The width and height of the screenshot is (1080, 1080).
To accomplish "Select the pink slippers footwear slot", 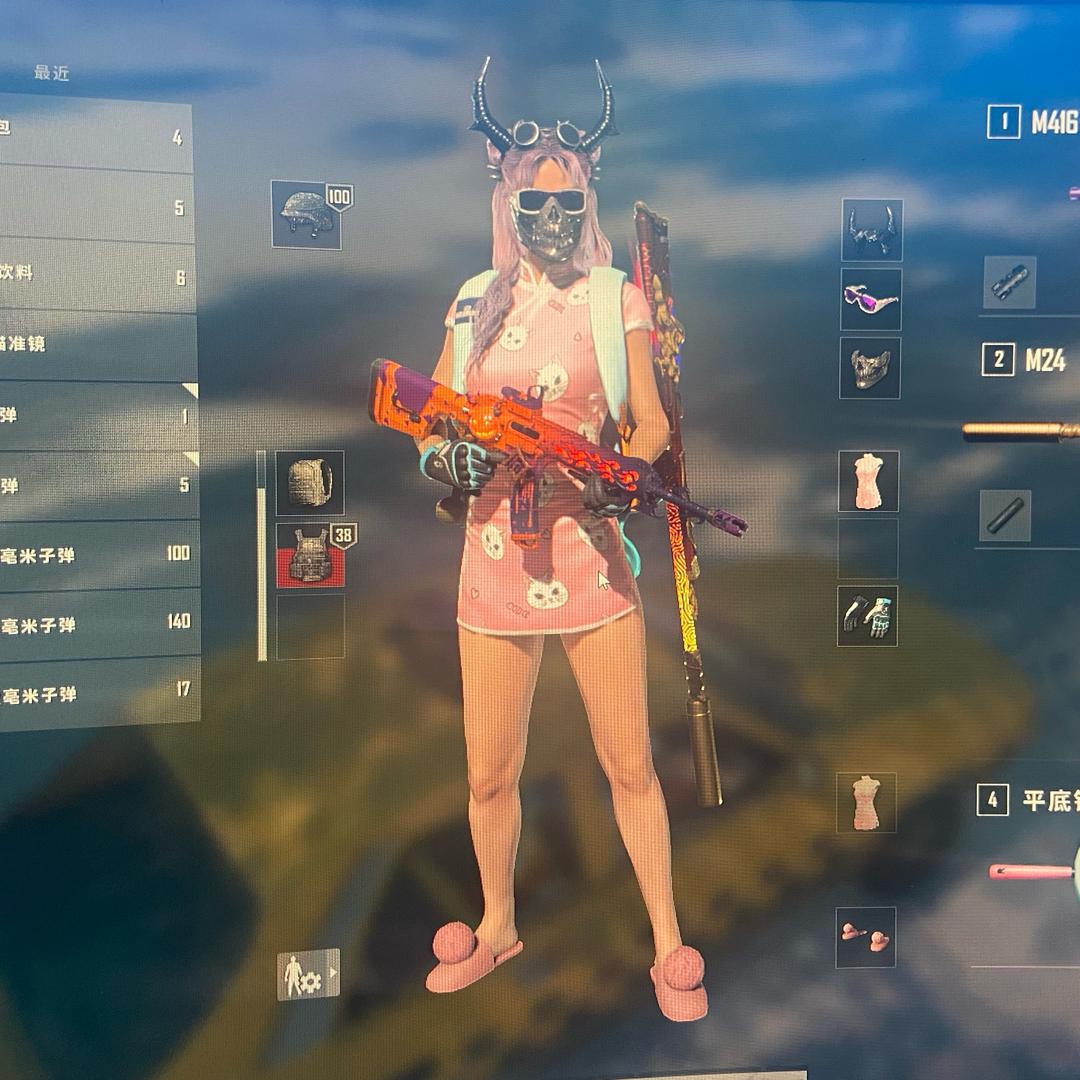I will tap(866, 937).
